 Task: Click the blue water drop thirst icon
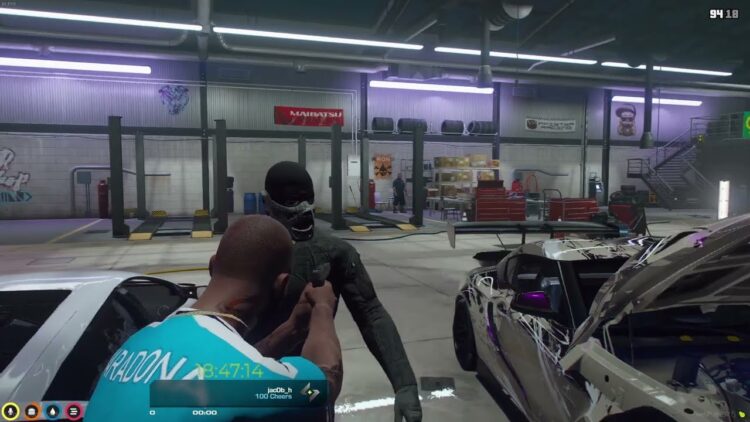53,410
